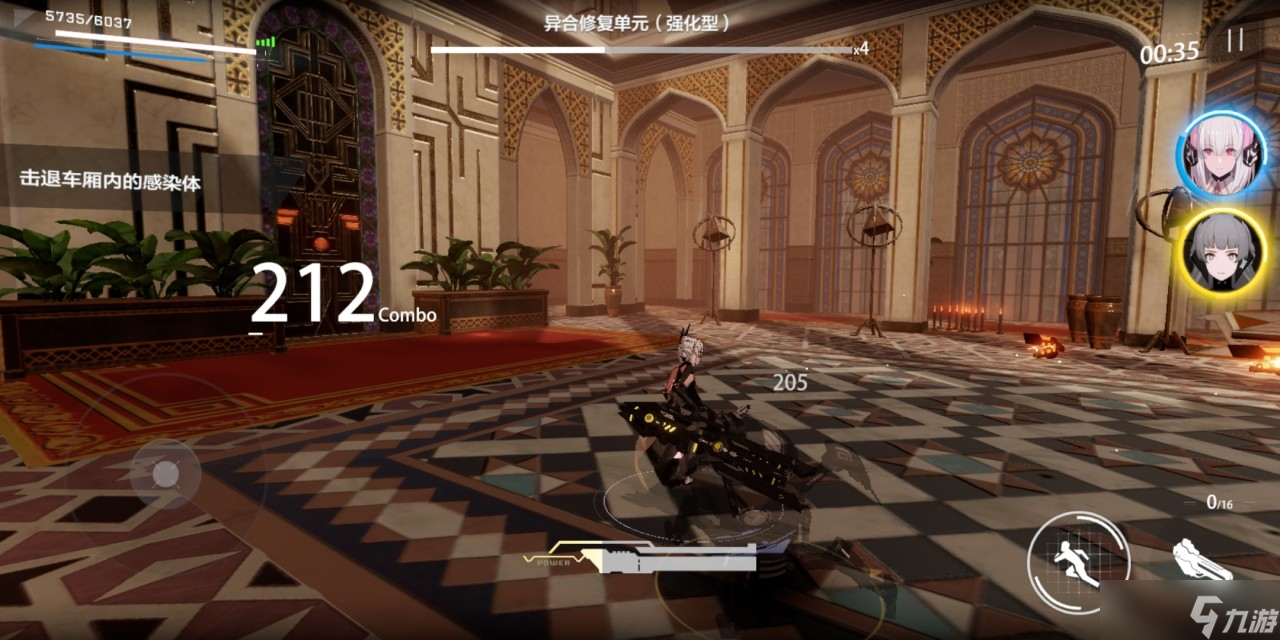The height and width of the screenshot is (640, 1280).
Task: Tap the dodge running-figure button
Action: pyautogui.click(x=1078, y=557)
